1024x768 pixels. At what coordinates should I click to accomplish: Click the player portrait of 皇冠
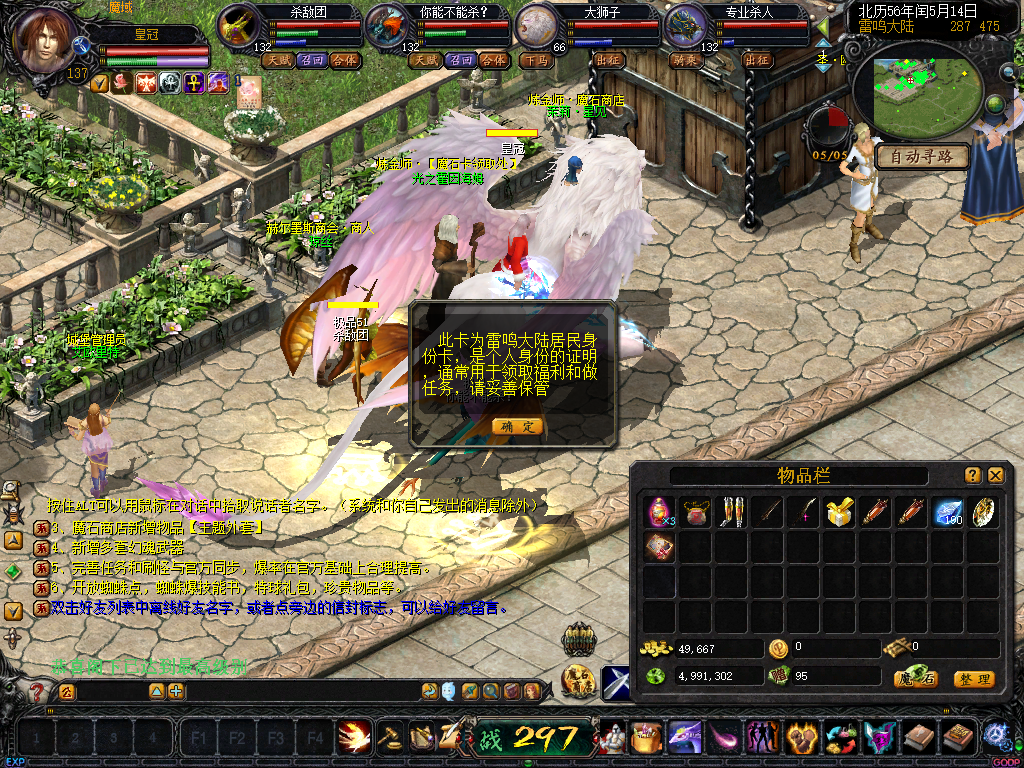45,40
